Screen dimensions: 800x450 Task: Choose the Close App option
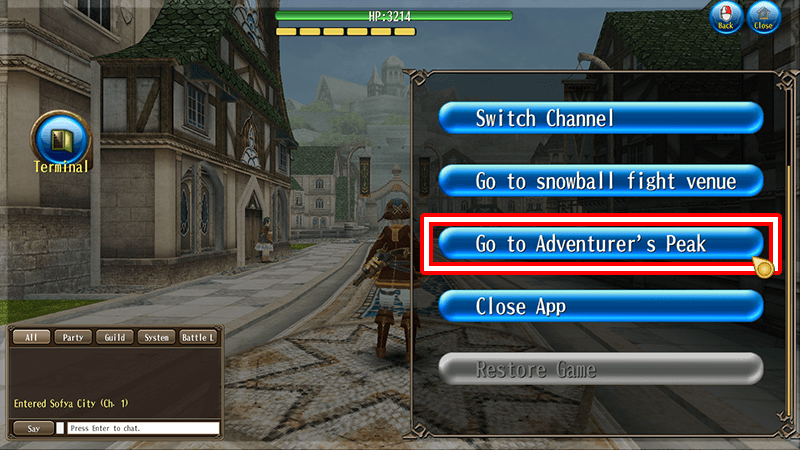point(601,306)
